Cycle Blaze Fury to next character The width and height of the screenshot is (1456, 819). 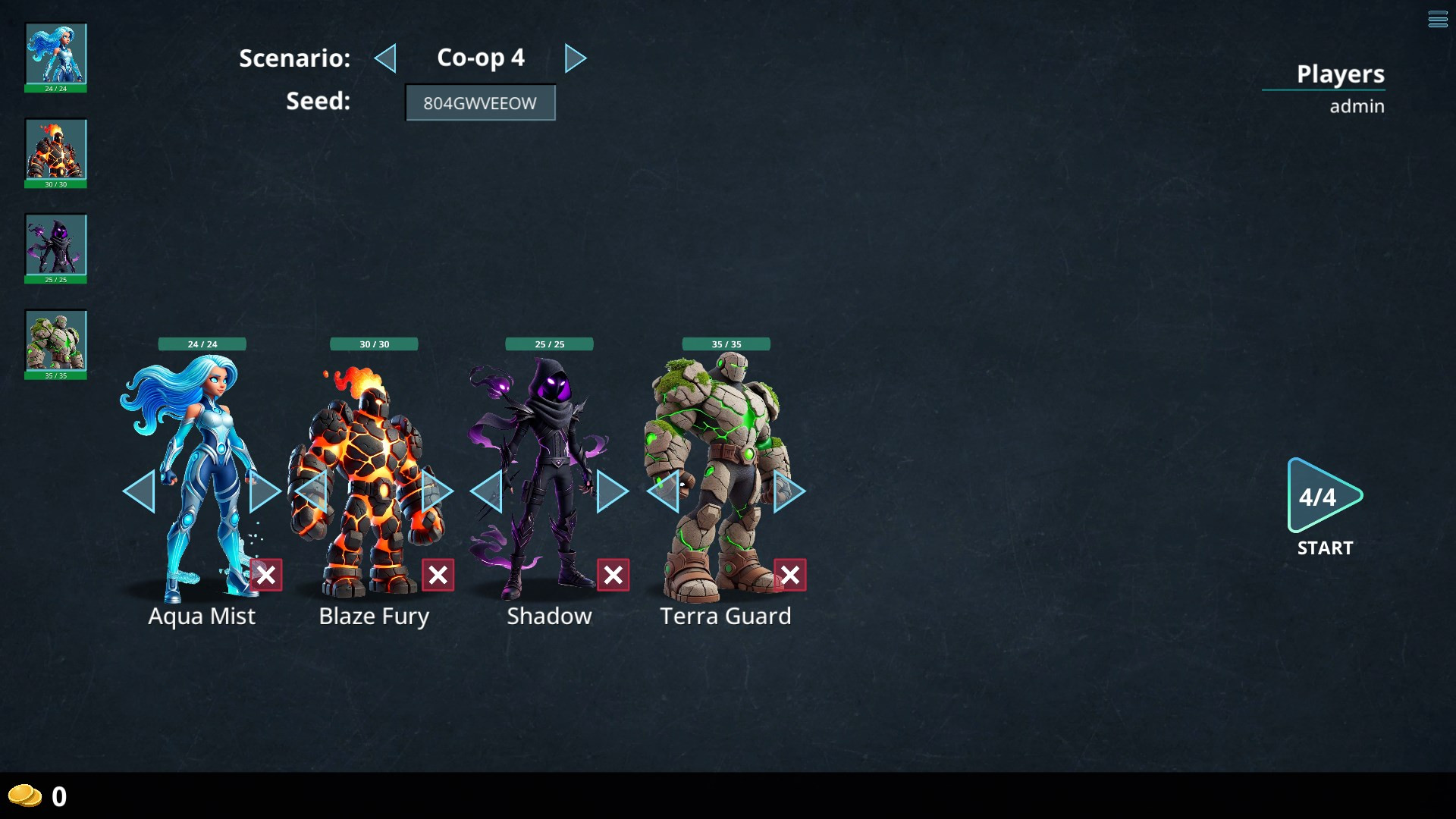pyautogui.click(x=438, y=491)
